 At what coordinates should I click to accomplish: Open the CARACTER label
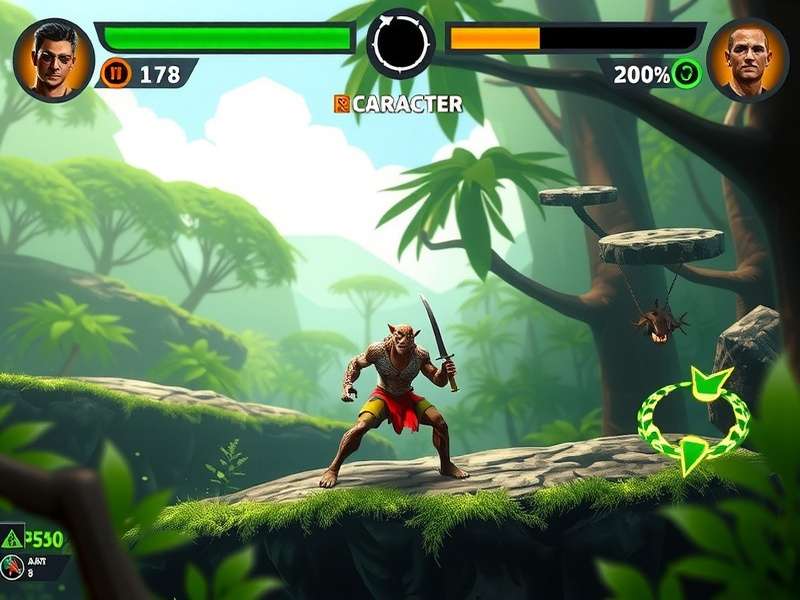[x=398, y=104]
